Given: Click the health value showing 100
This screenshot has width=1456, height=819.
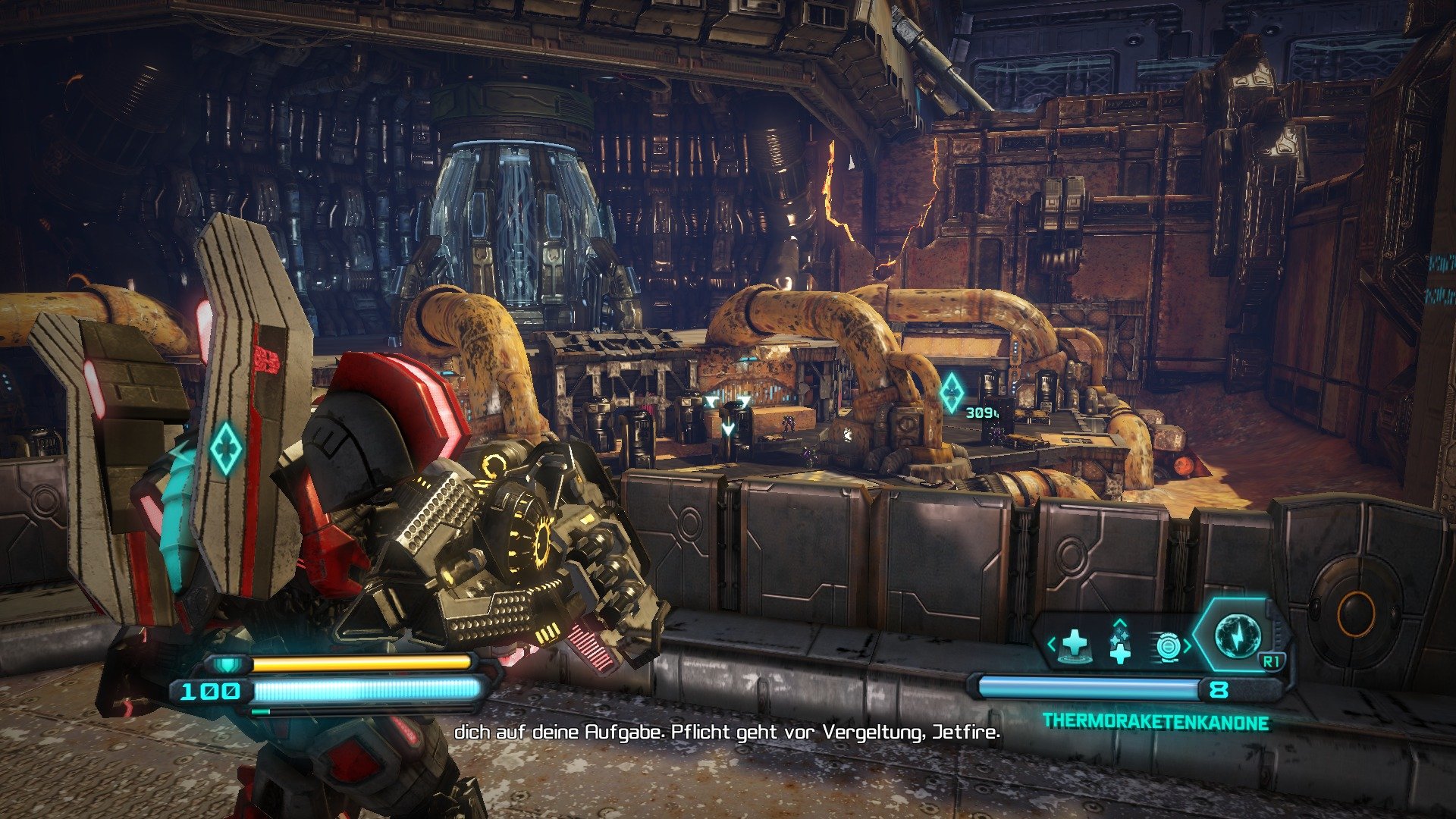Looking at the screenshot, I should pos(211,691).
